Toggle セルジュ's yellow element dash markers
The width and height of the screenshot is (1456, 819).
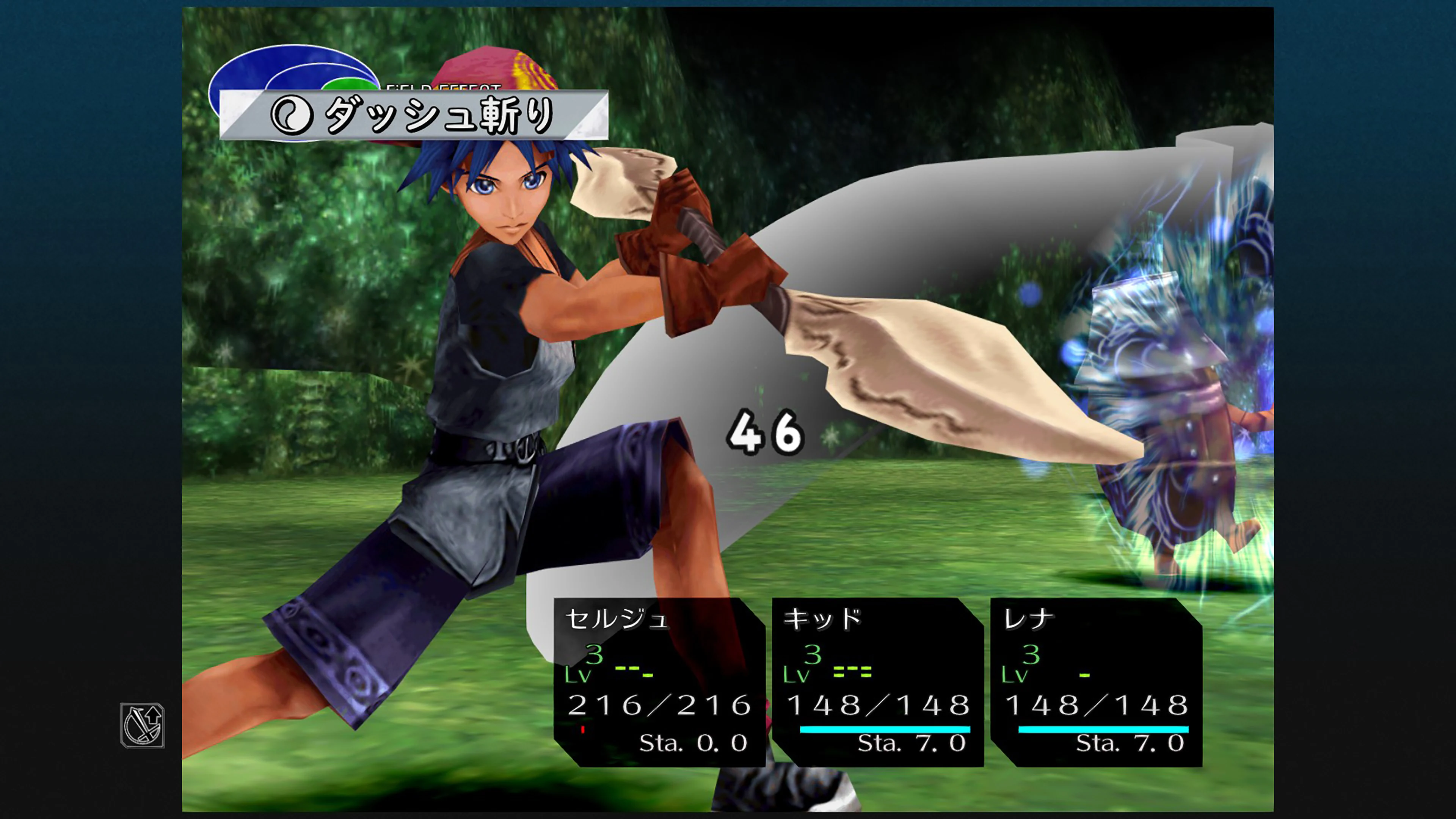click(x=635, y=671)
